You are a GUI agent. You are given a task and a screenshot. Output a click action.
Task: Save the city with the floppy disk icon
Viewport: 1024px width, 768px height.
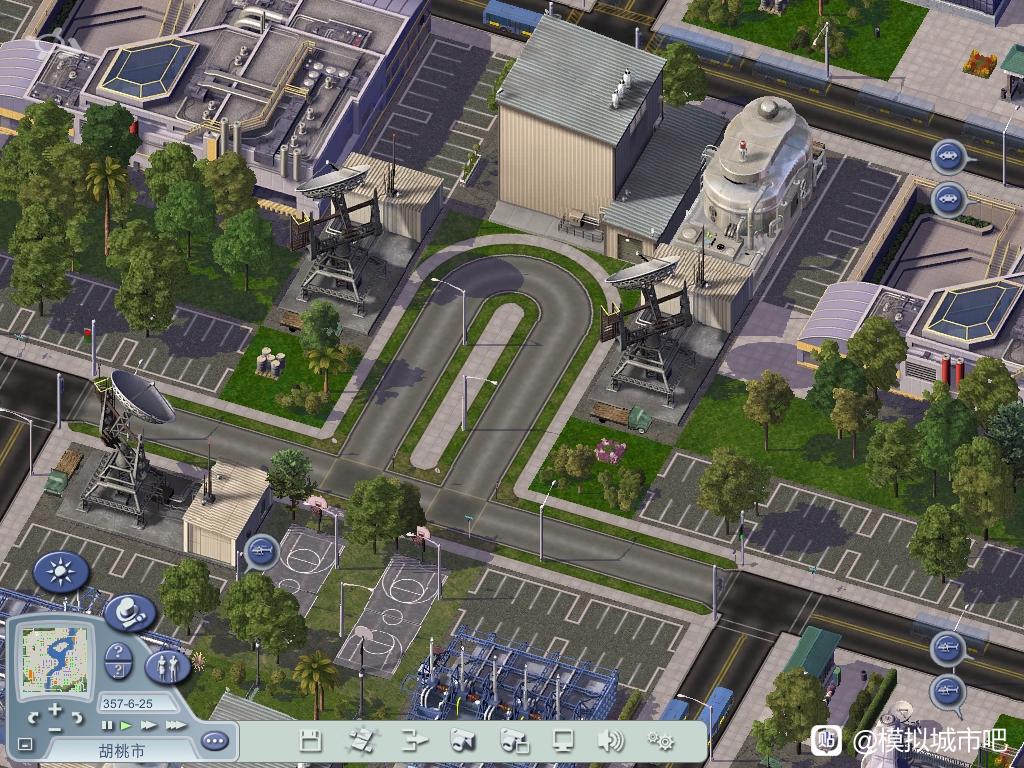pos(311,741)
